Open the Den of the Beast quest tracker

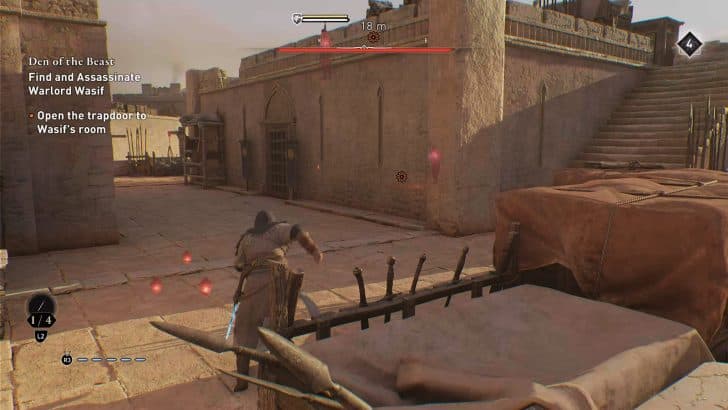pos(67,61)
